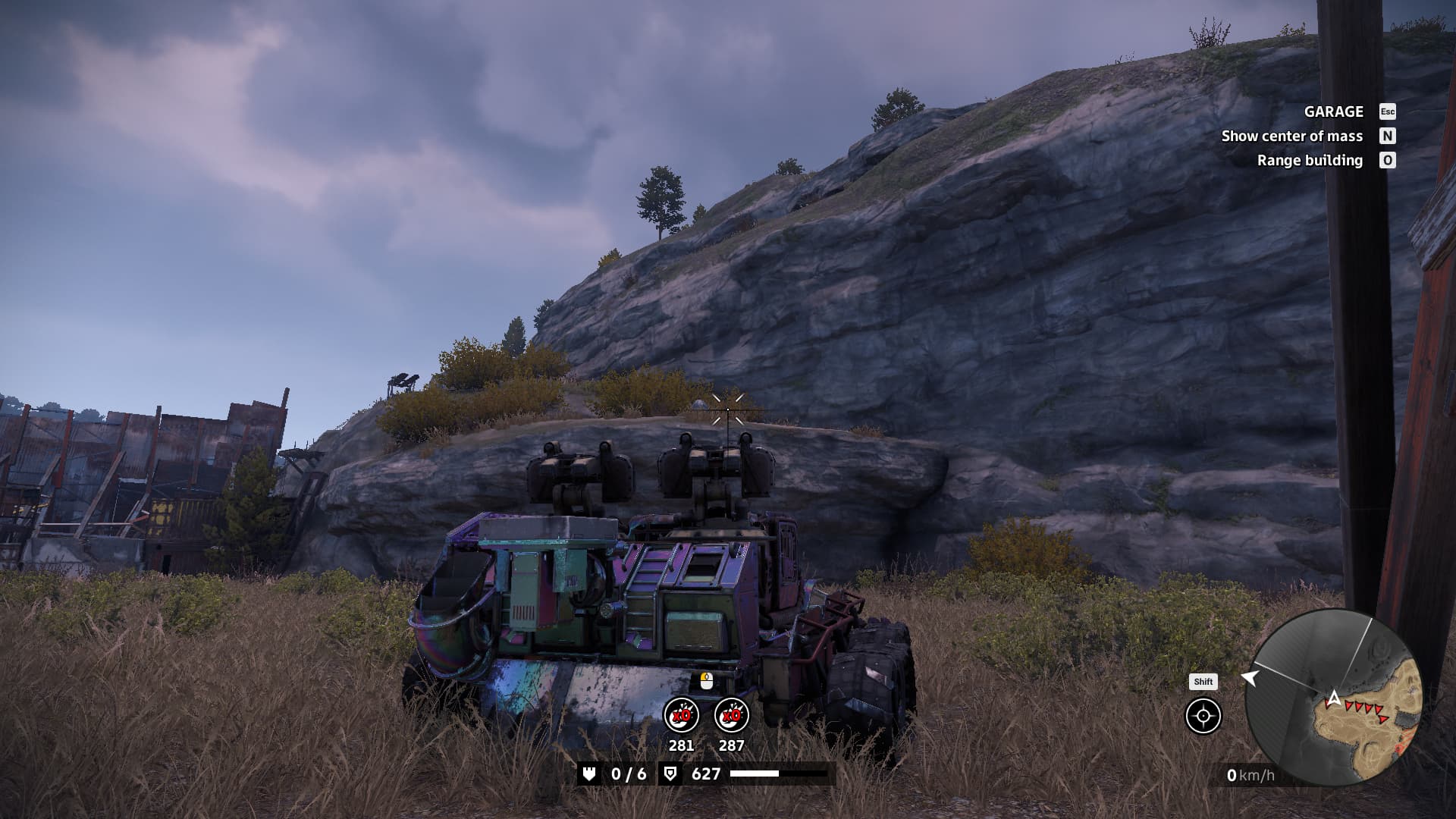The width and height of the screenshot is (1456, 819).
Task: Toggle Show center of mass
Action: pyautogui.click(x=1292, y=136)
